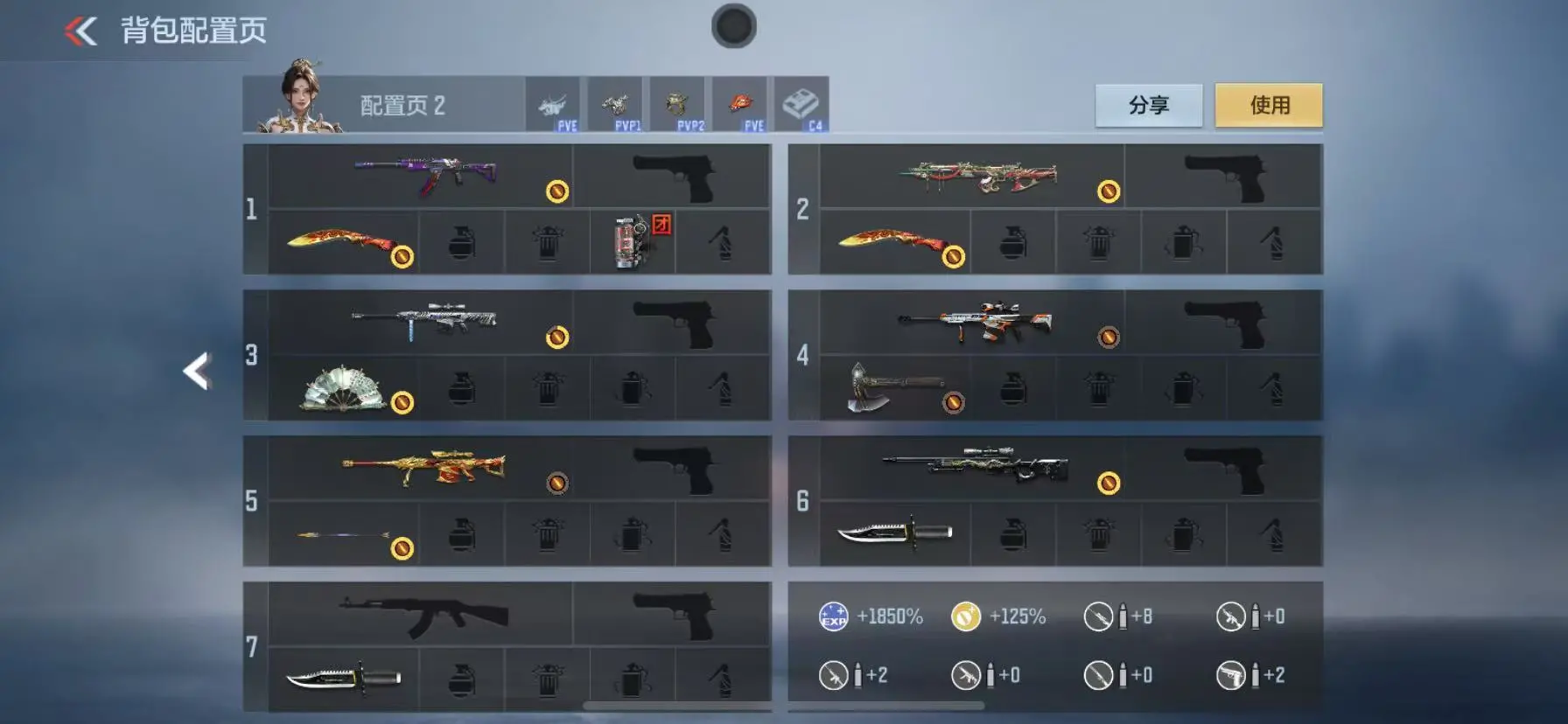Select the purple assault rifle in bag 1
The width and height of the screenshot is (1568, 724).
click(x=425, y=175)
